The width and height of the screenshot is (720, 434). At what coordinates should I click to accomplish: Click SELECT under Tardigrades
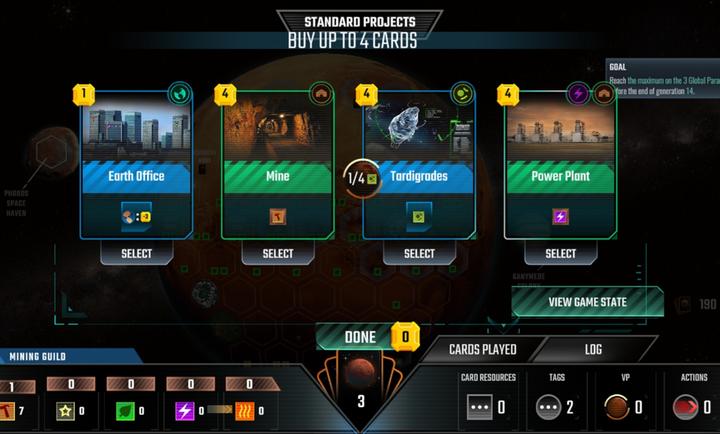[x=419, y=254]
